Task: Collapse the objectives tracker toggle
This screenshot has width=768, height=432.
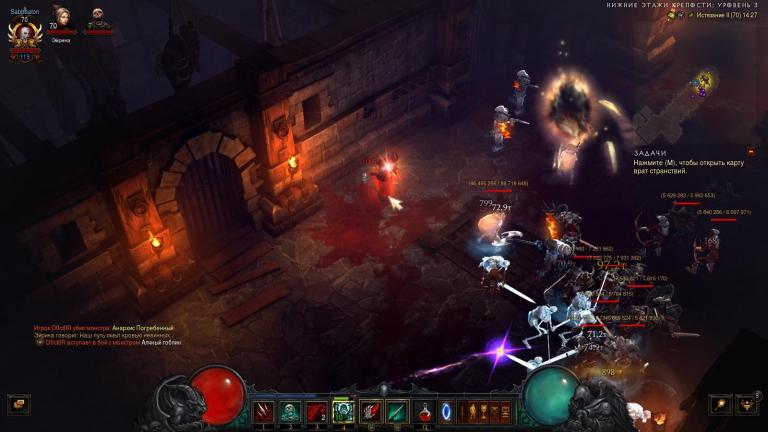Action: [751, 152]
